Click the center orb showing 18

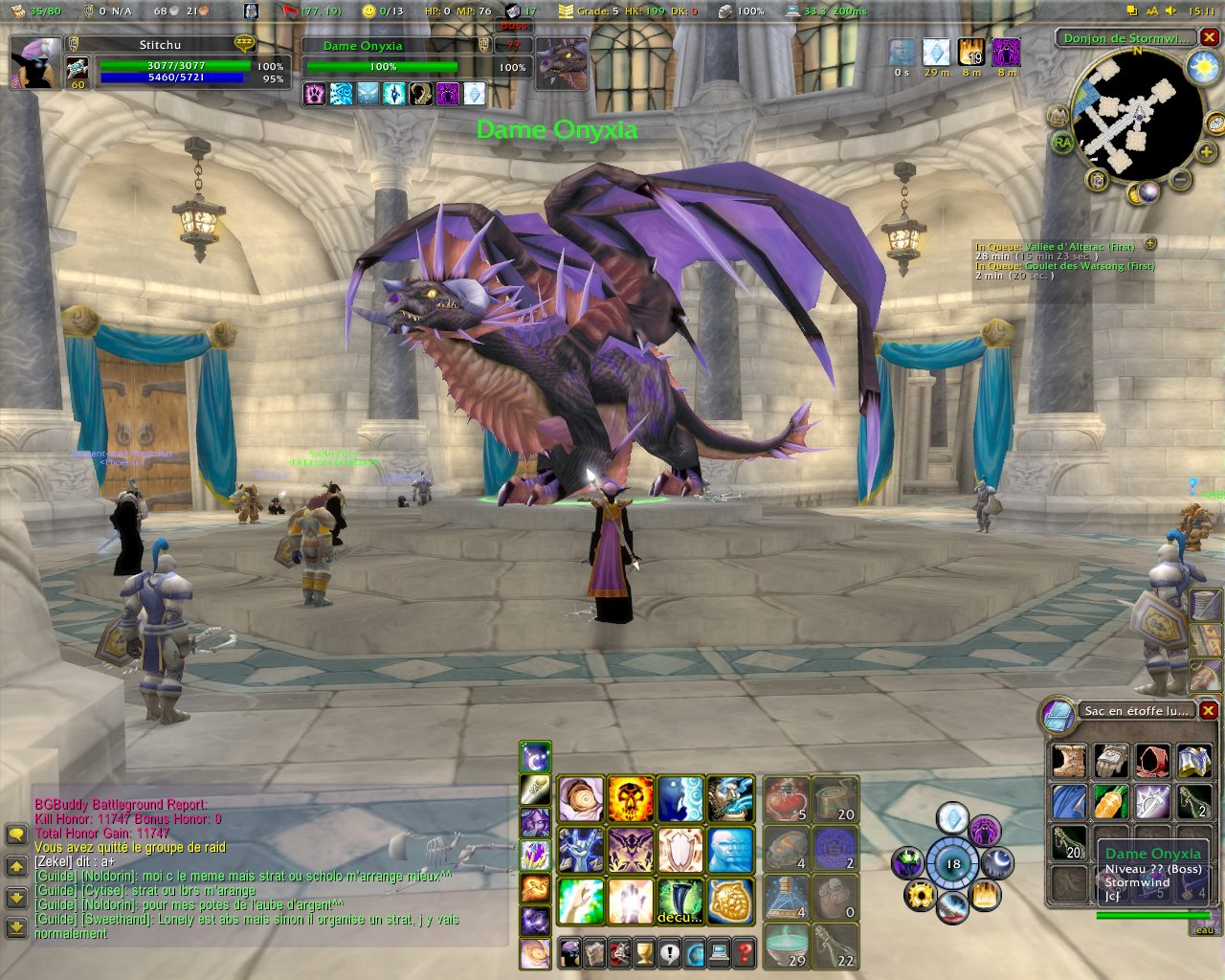click(x=952, y=863)
